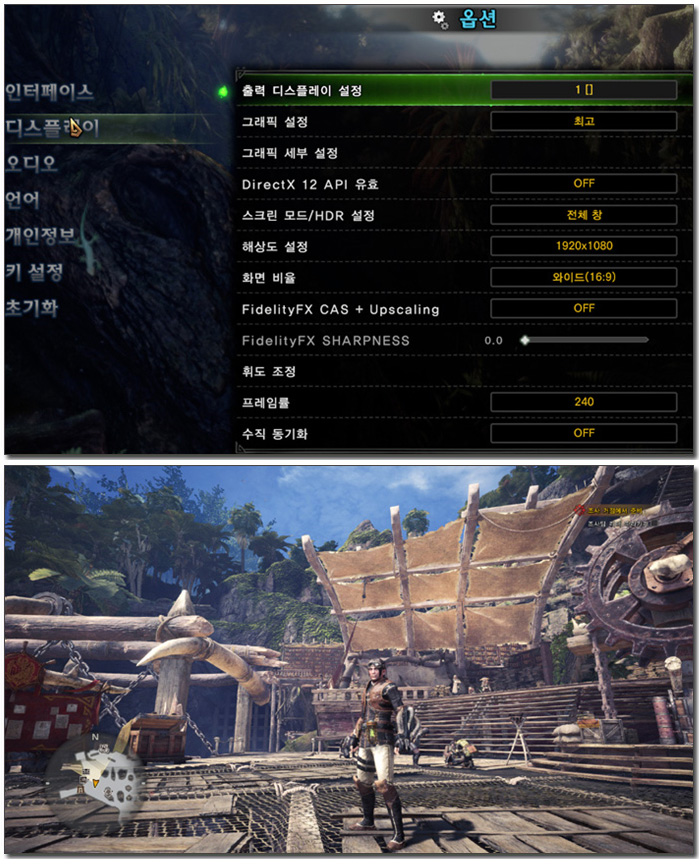Adjust the FidelityFX SHARPNESS slider
Image resolution: width=700 pixels, height=864 pixels.
[x=585, y=340]
